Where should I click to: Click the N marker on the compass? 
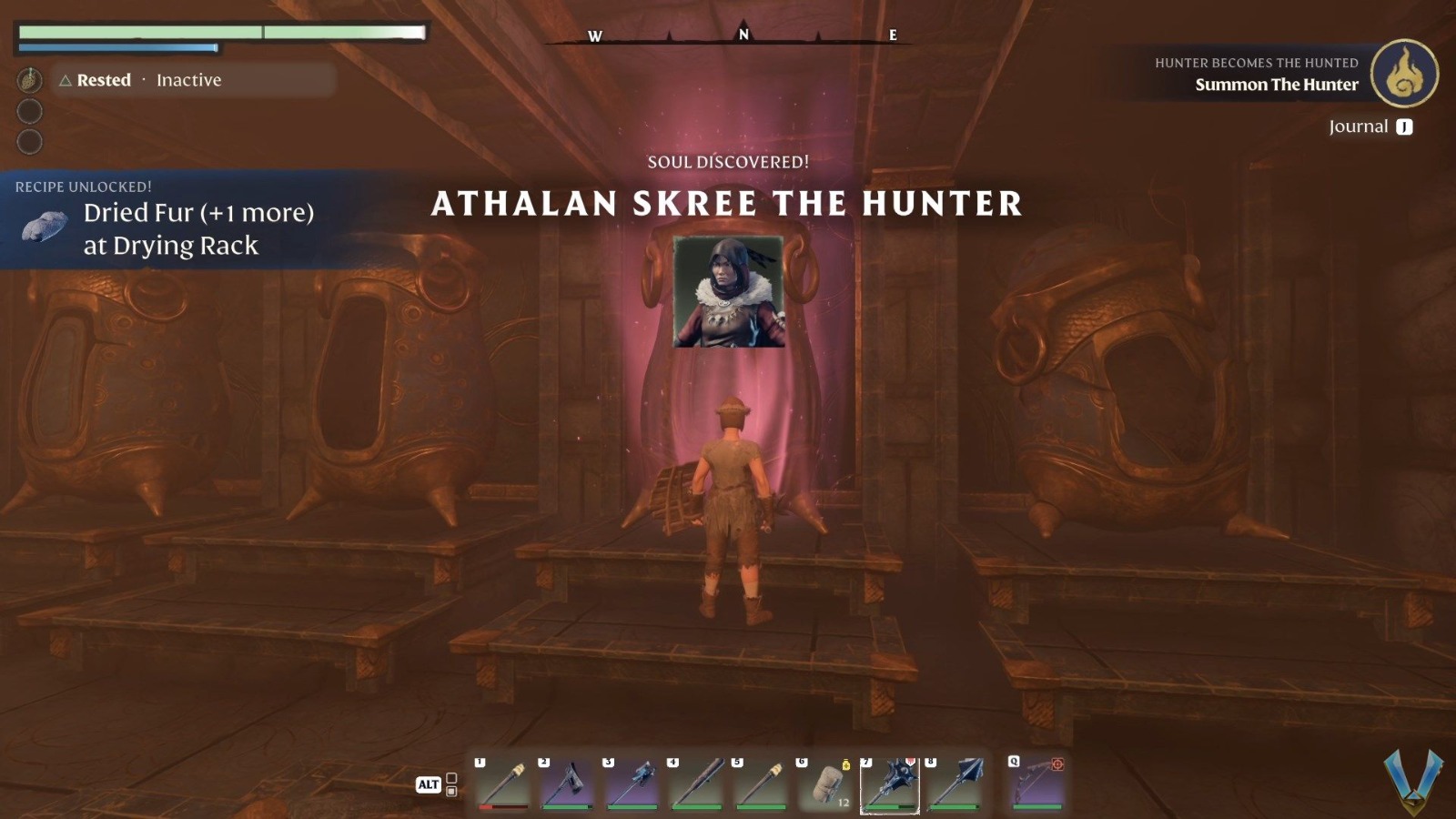743,35
